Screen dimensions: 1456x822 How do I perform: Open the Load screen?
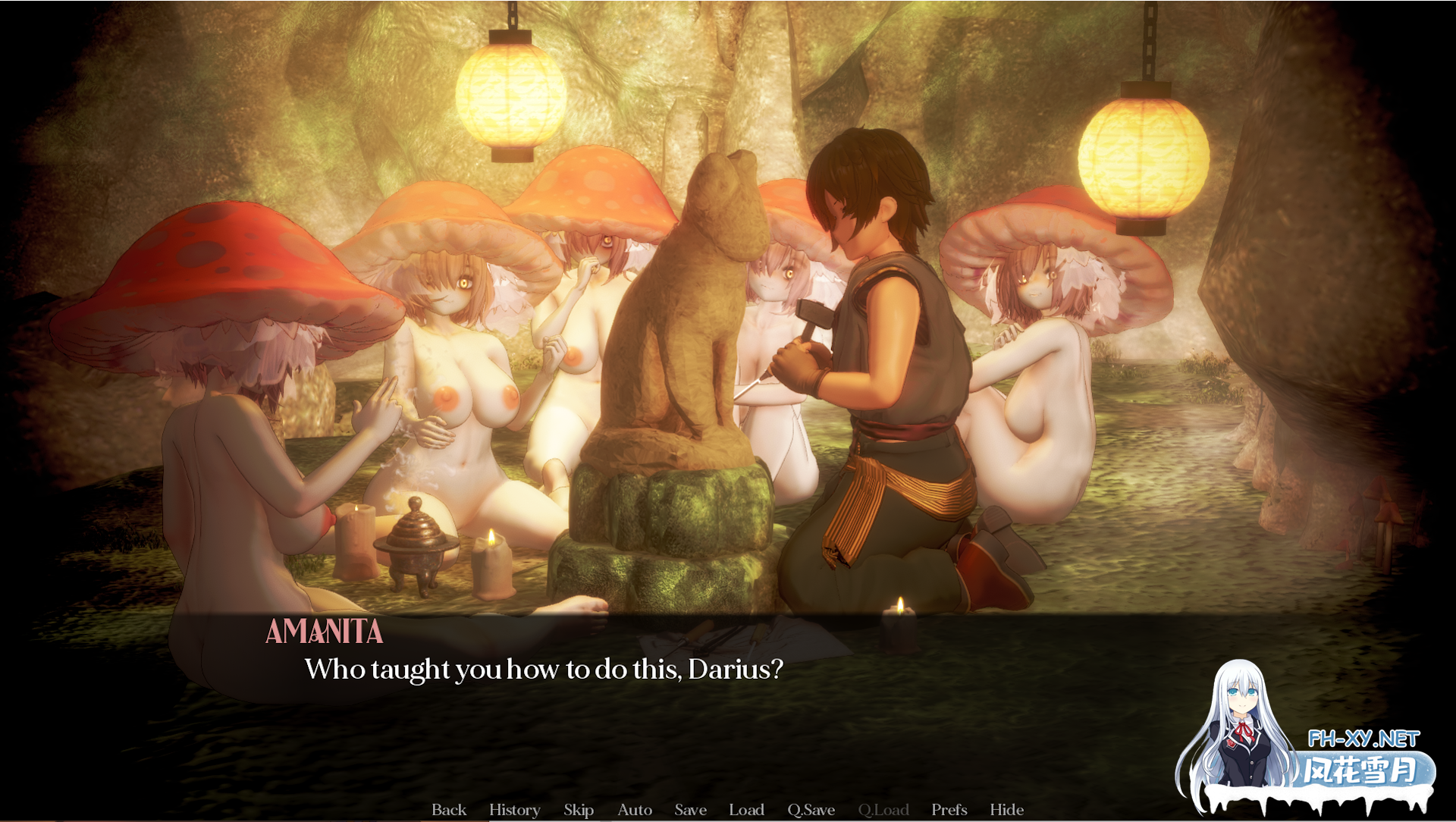(747, 810)
